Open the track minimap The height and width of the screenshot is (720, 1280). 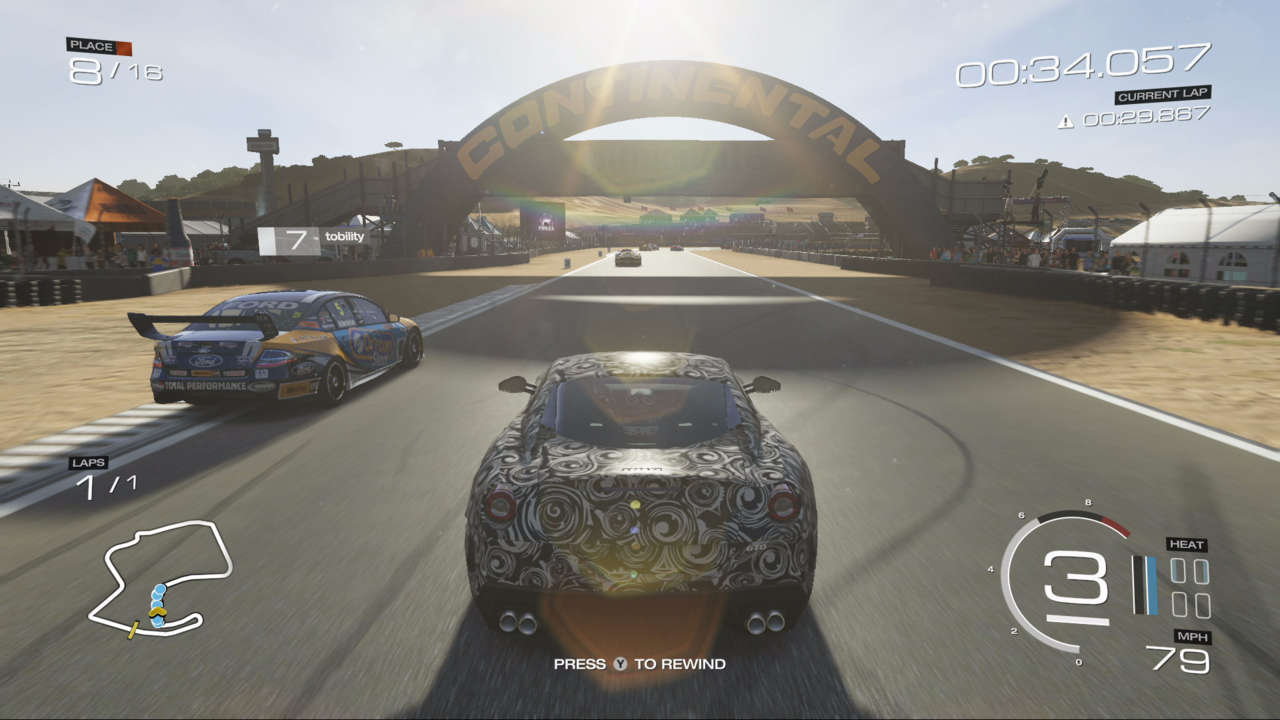click(160, 579)
